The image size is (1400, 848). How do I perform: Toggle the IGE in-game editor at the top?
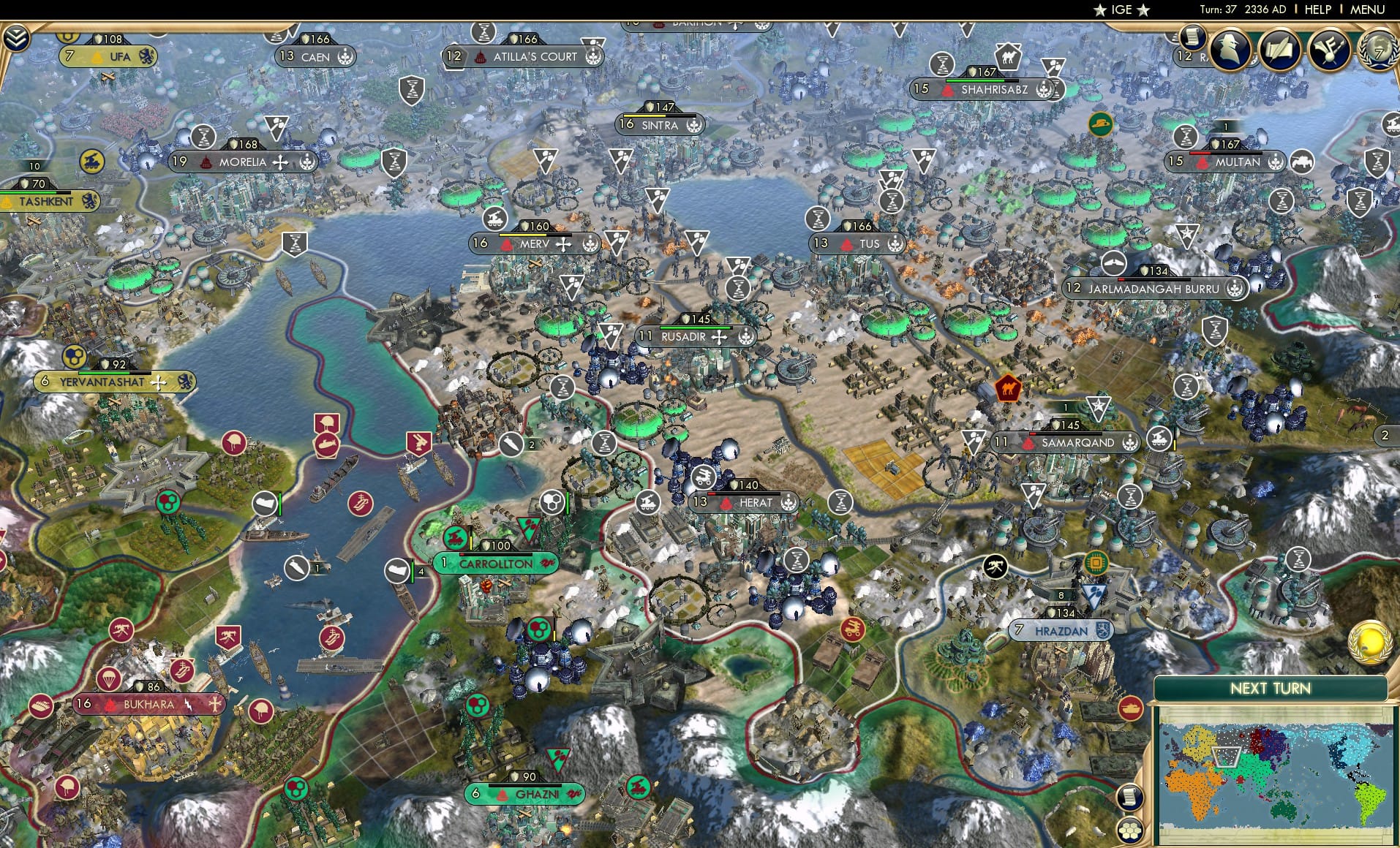tap(1122, 10)
